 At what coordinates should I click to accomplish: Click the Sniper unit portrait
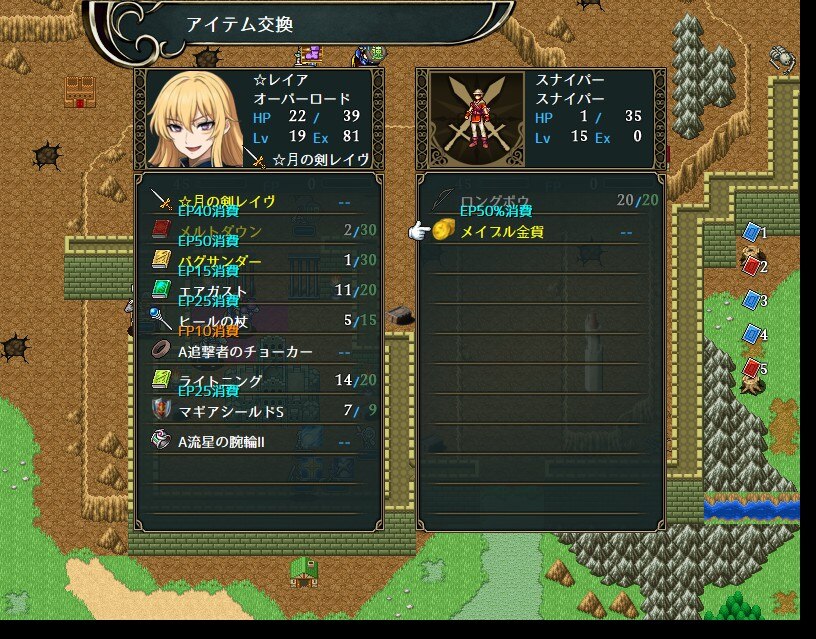click(471, 118)
